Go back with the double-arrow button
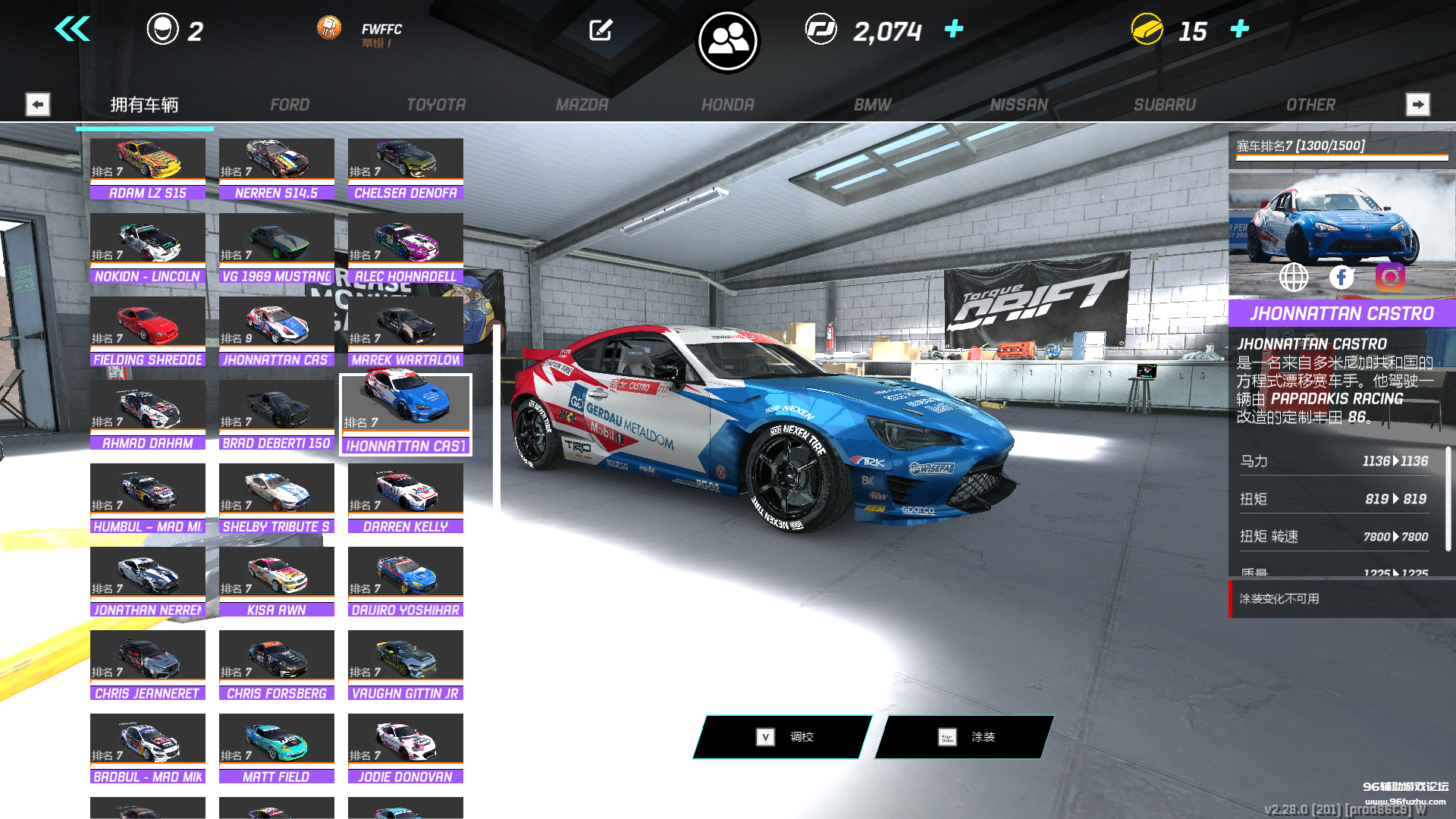This screenshot has height=819, width=1456. pos(73,30)
